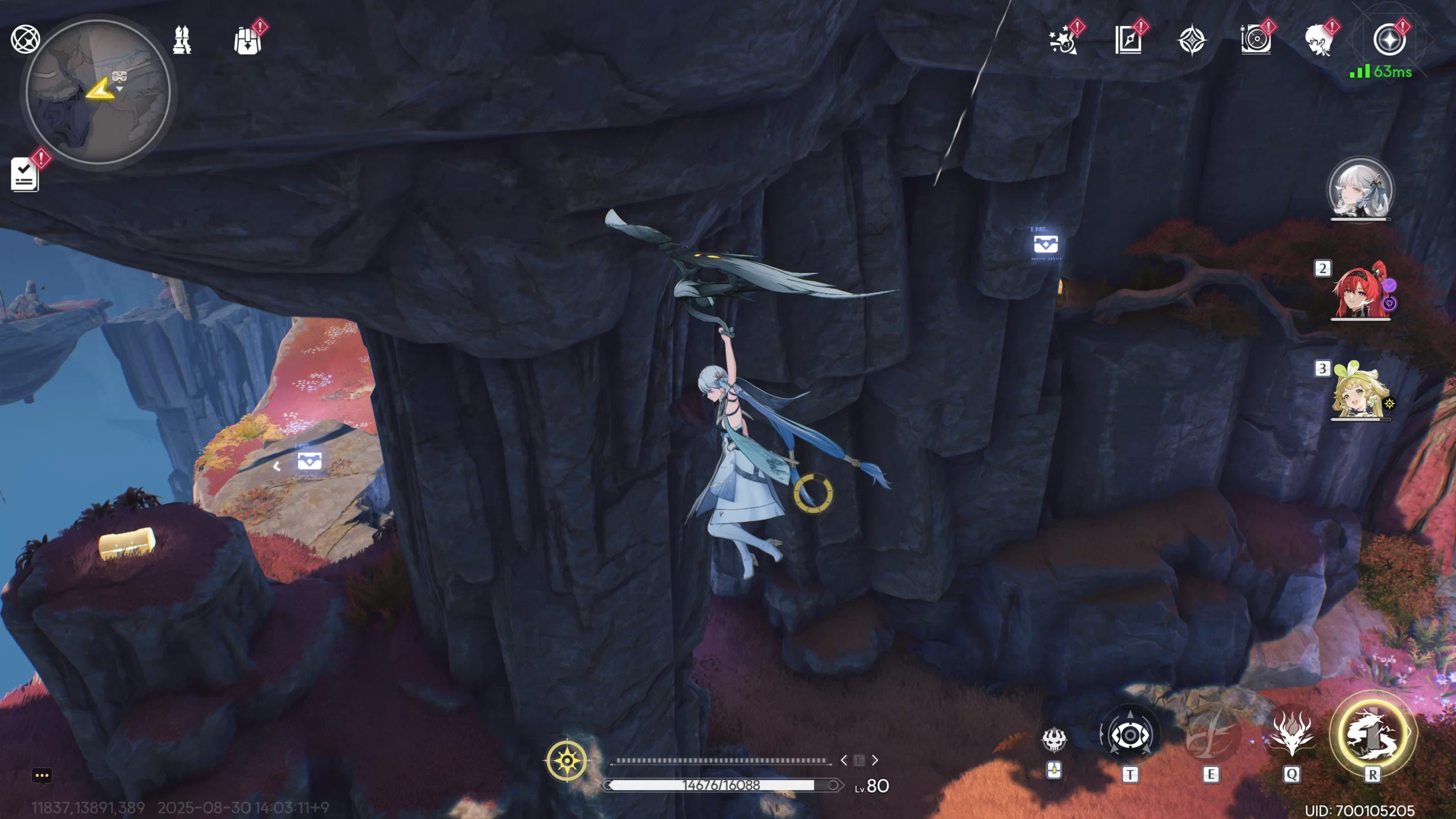Open the character head profile icon
The image size is (1456, 819).
click(1319, 41)
